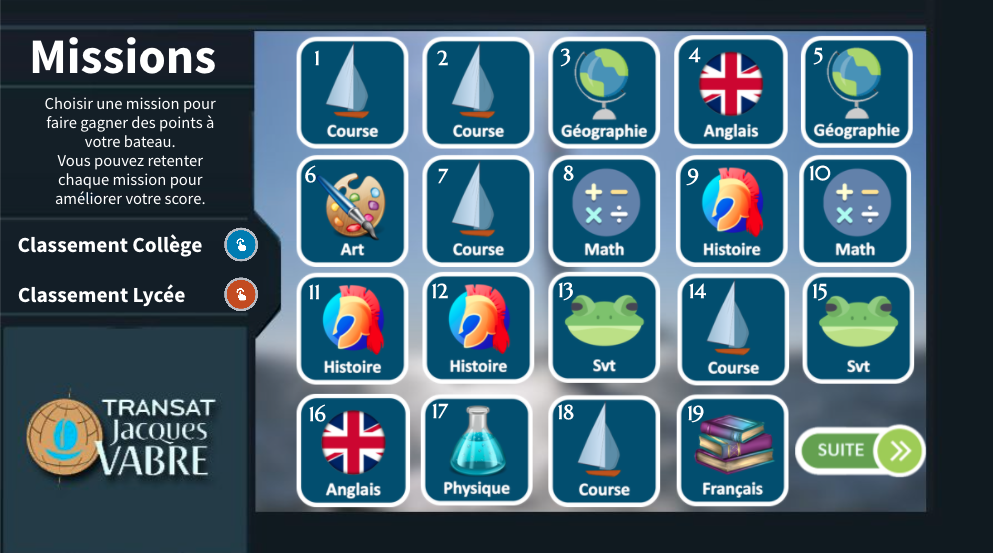Start mission 17 Physique
This screenshot has width=993, height=553.
[x=477, y=450]
